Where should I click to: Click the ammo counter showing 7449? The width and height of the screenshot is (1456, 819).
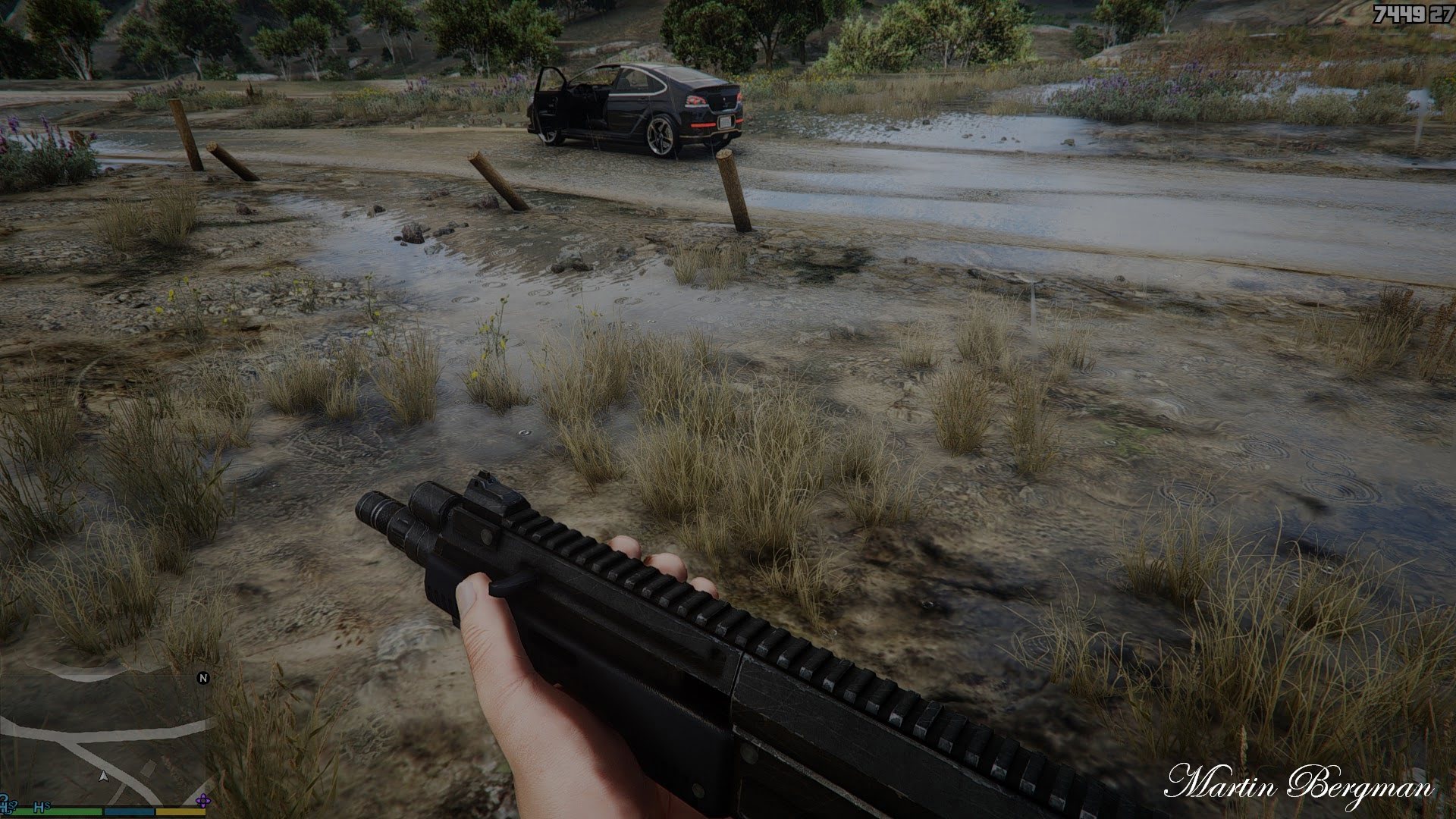[x=1400, y=13]
